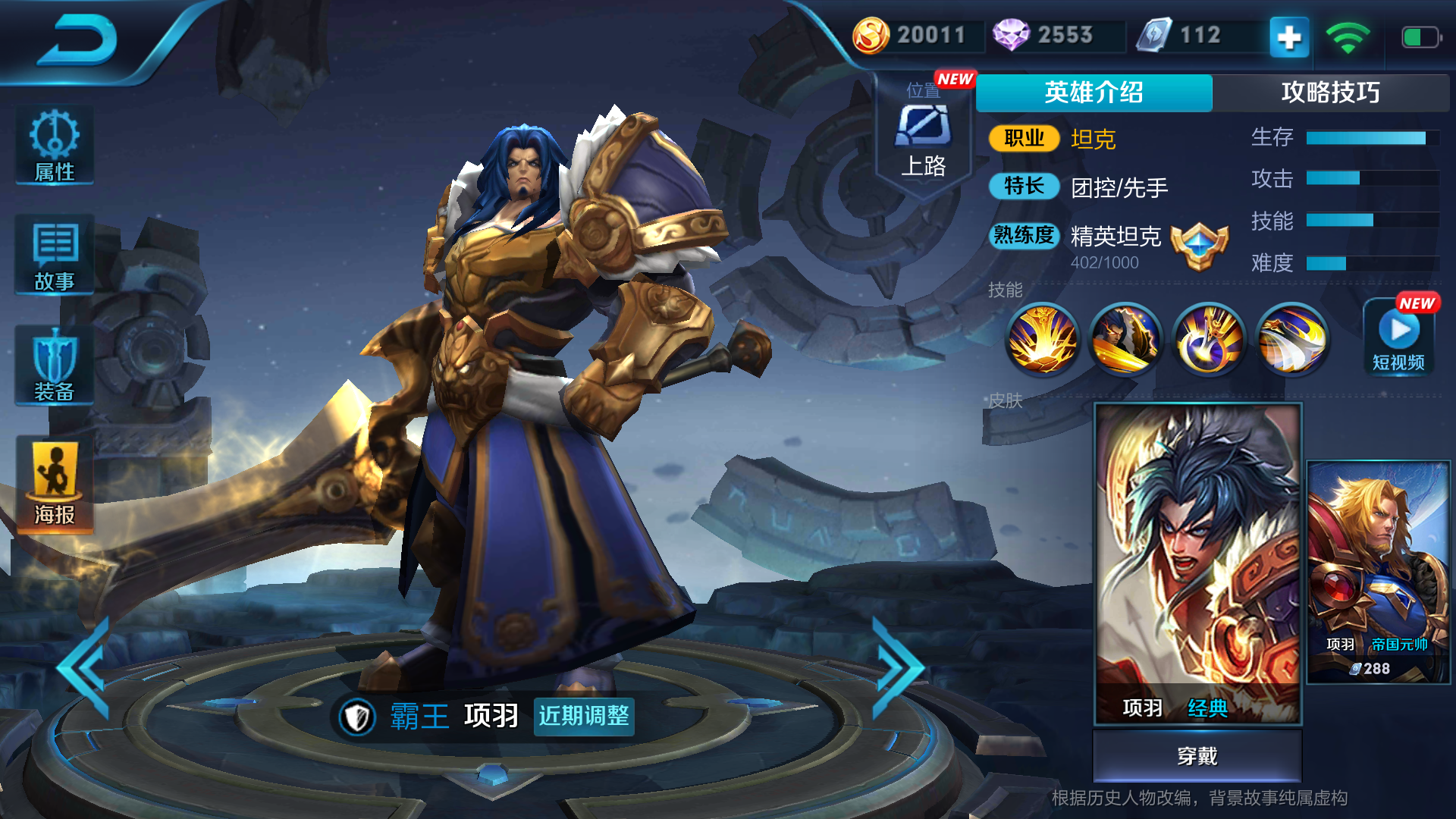
Task: Select the third skill icon with purple orb
Action: [1209, 340]
